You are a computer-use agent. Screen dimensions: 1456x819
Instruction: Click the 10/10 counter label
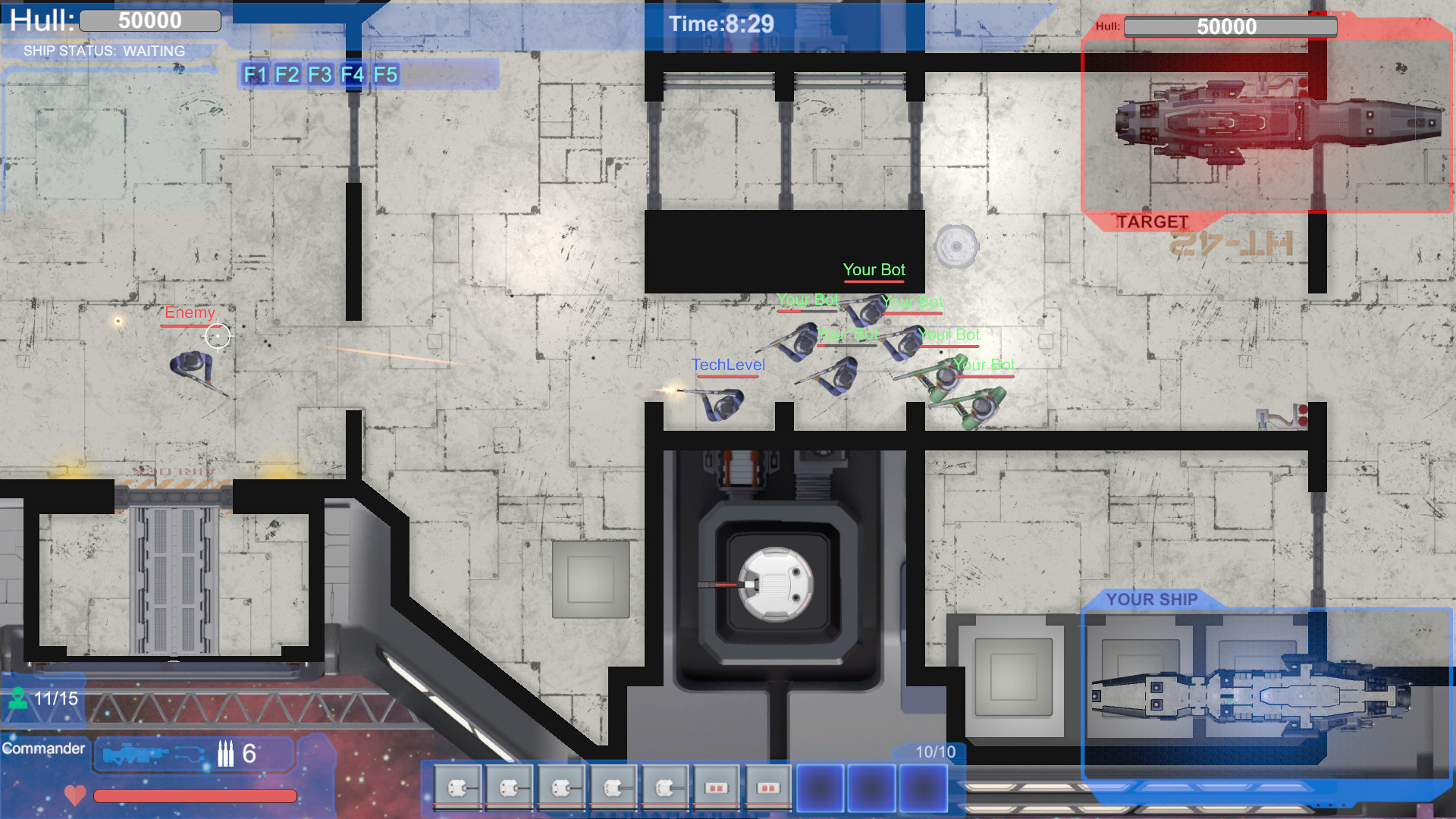[934, 752]
